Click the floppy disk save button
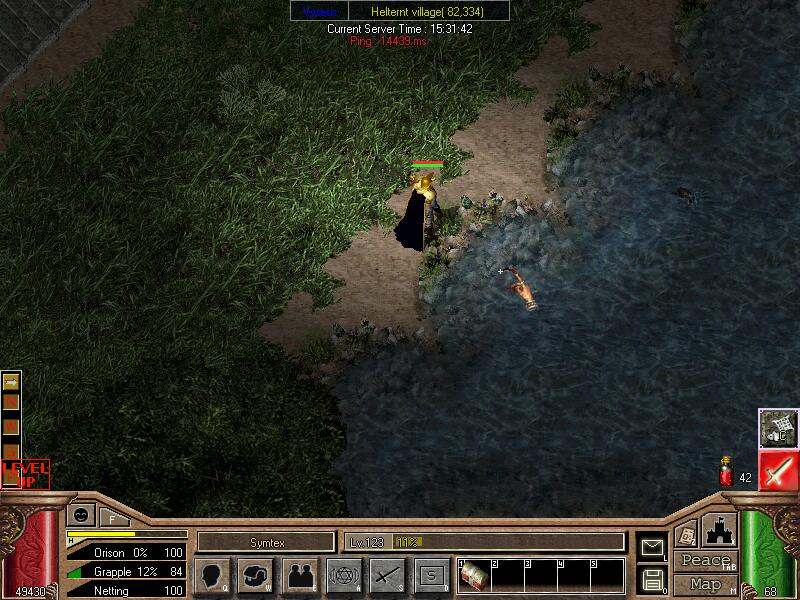The image size is (800, 600). 652,579
